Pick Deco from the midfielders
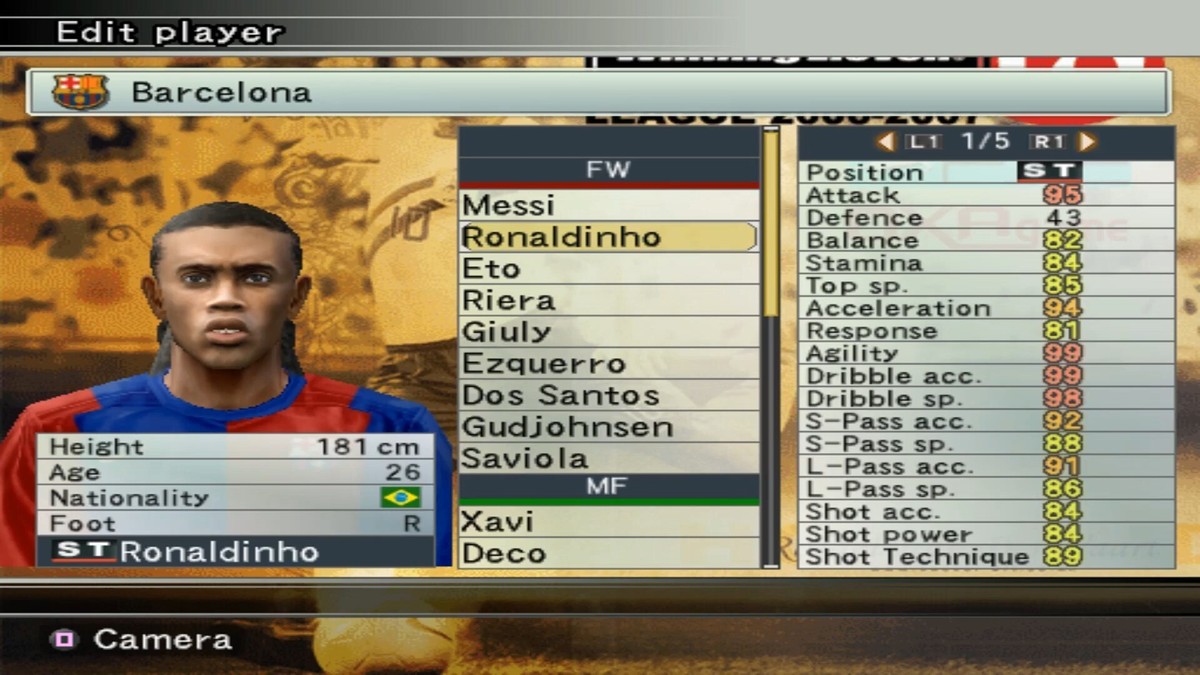Image resolution: width=1200 pixels, height=675 pixels. pos(608,553)
